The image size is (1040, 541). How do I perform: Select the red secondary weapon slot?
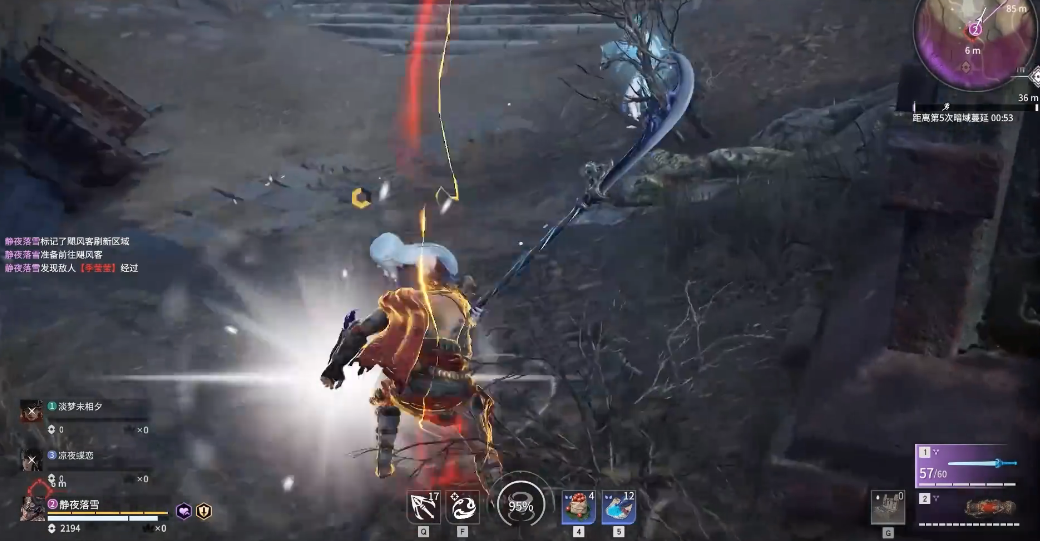(967, 506)
